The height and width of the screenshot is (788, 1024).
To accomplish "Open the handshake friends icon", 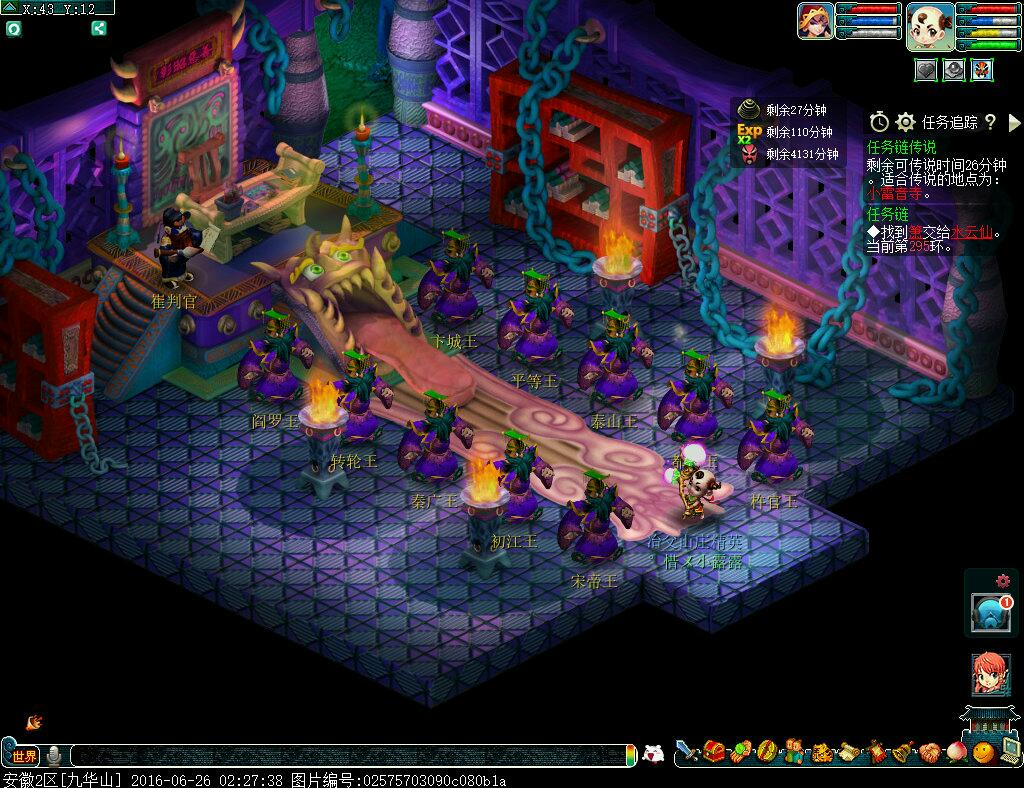I will click(x=930, y=752).
